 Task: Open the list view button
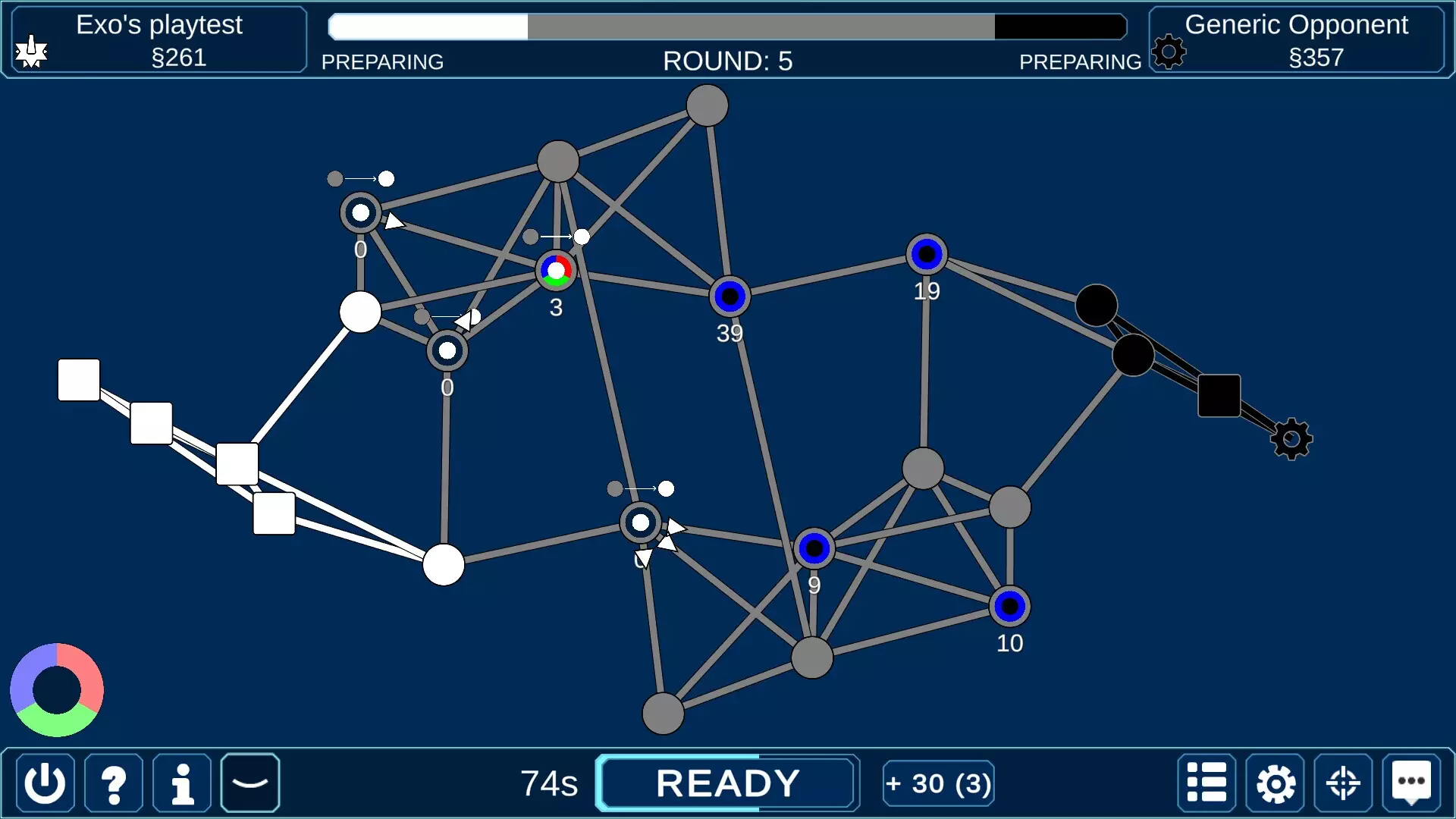pos(1207,783)
